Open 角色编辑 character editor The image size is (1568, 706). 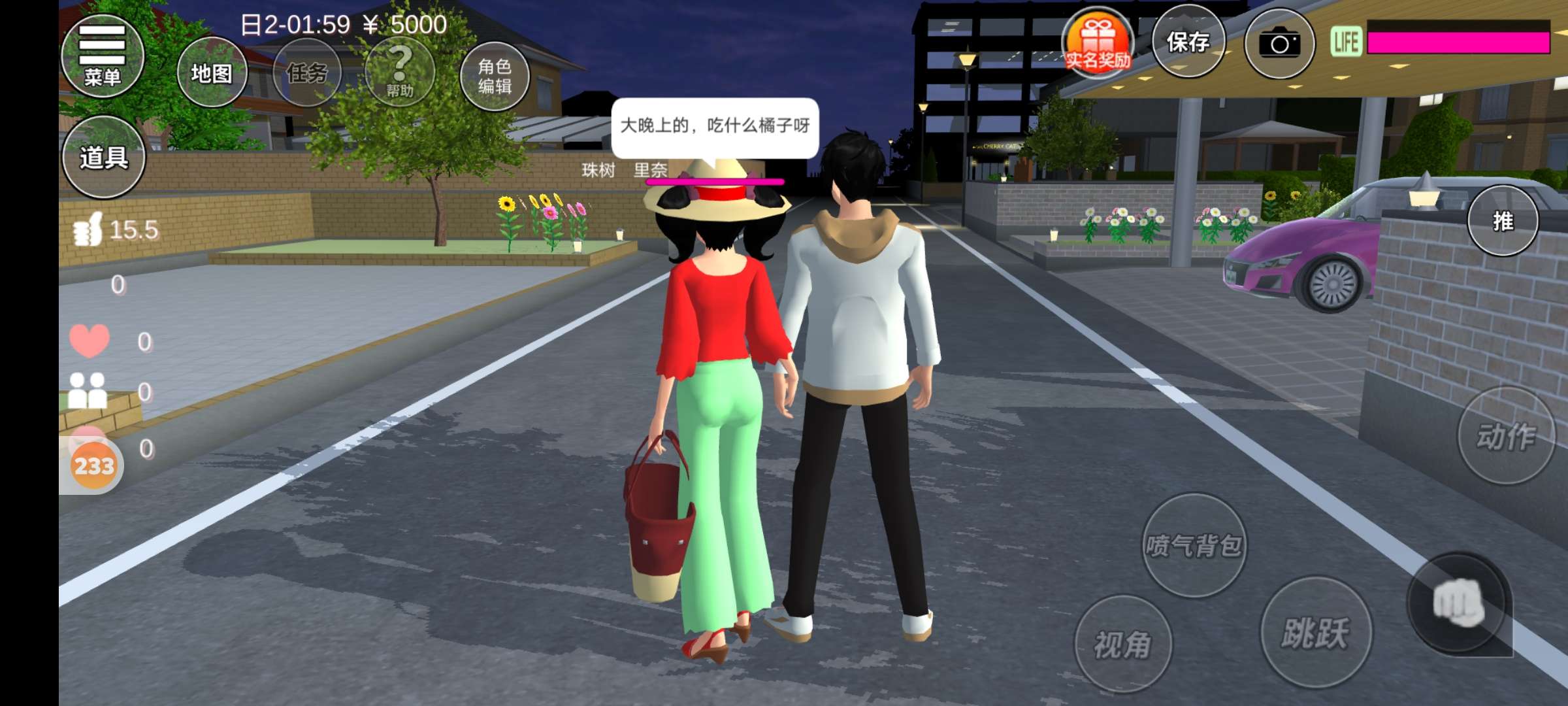click(495, 76)
